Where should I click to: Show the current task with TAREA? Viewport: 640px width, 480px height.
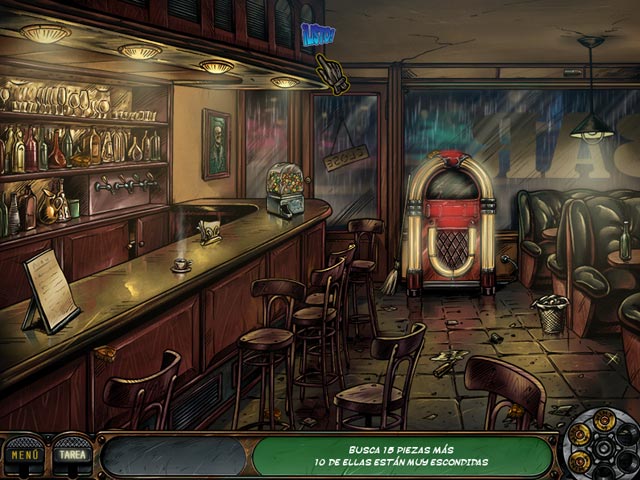click(71, 454)
